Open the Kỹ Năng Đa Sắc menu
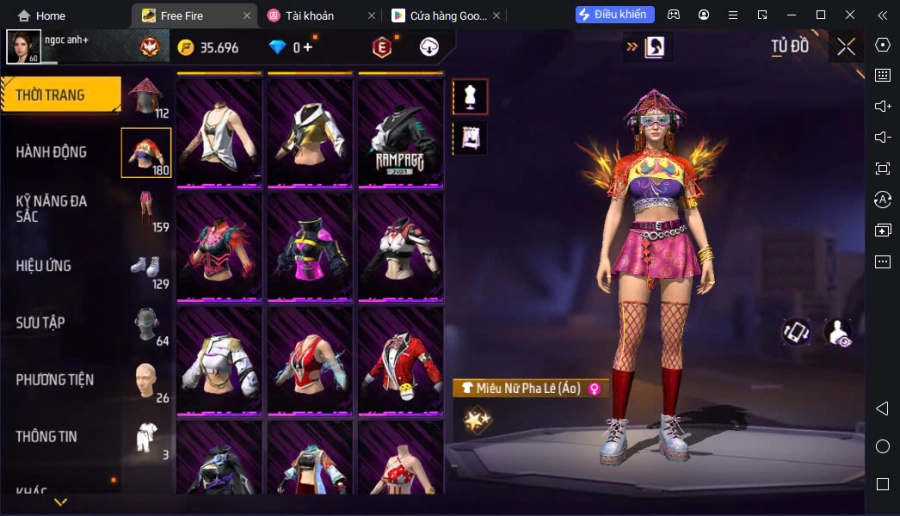900x516 pixels. (52, 208)
